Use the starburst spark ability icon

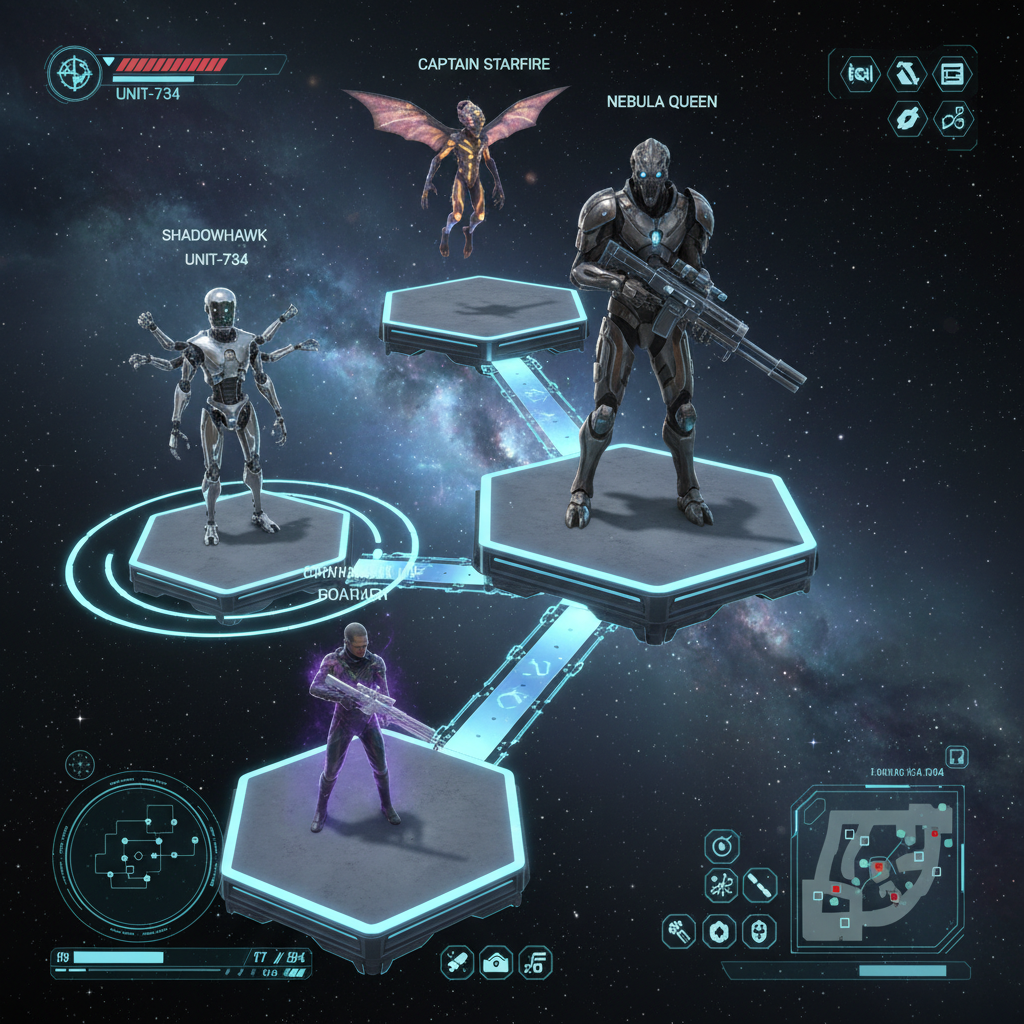[x=721, y=885]
